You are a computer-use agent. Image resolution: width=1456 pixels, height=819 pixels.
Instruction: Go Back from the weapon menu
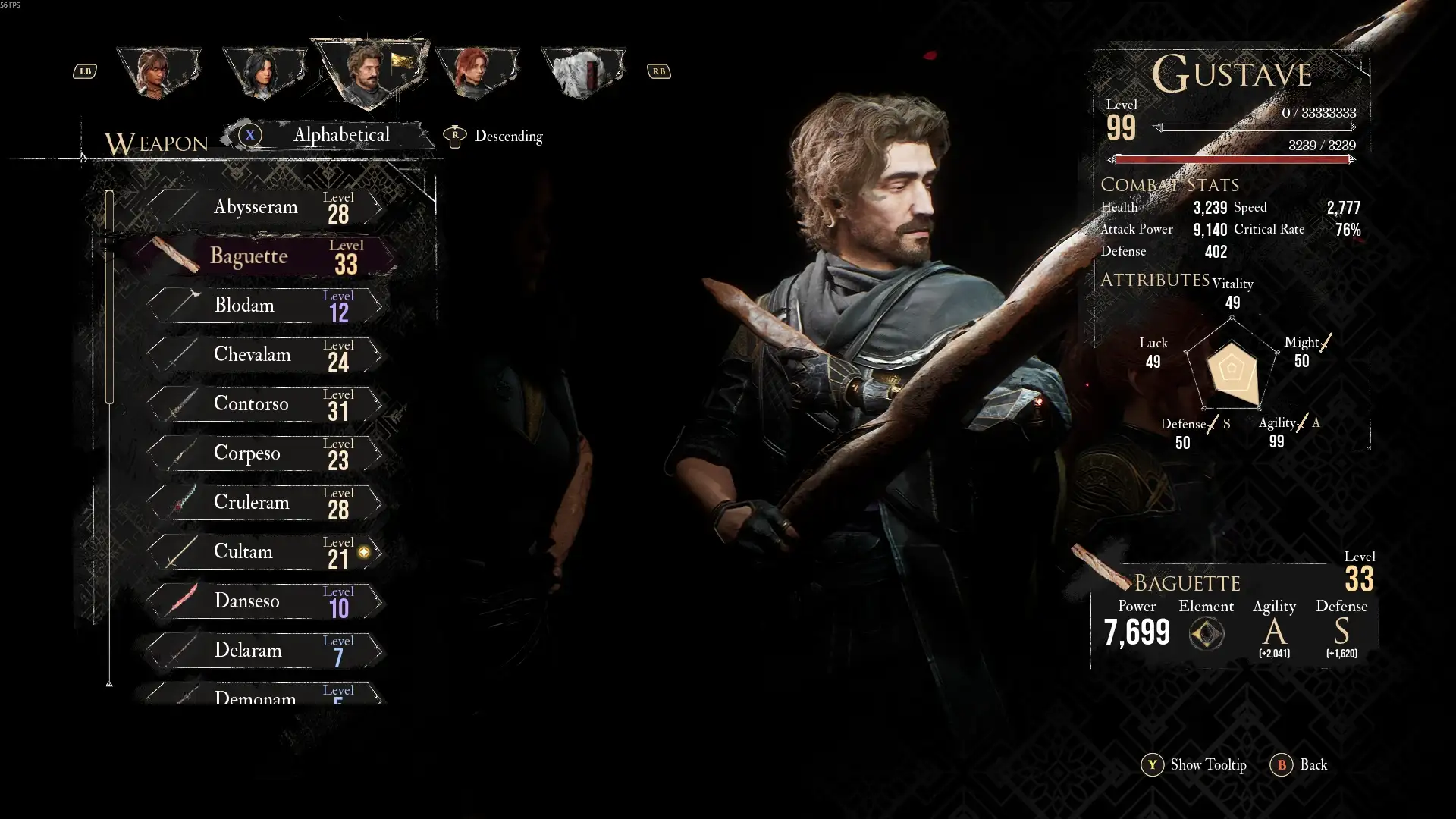[x=1299, y=764]
